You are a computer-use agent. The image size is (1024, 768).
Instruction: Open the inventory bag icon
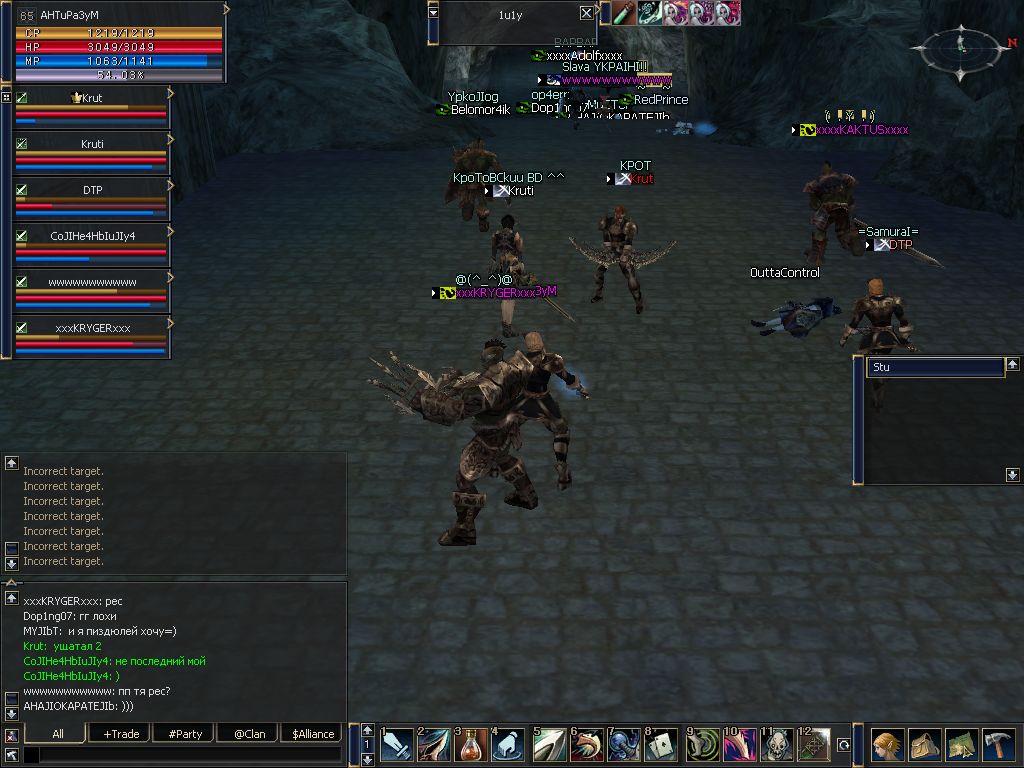click(924, 745)
